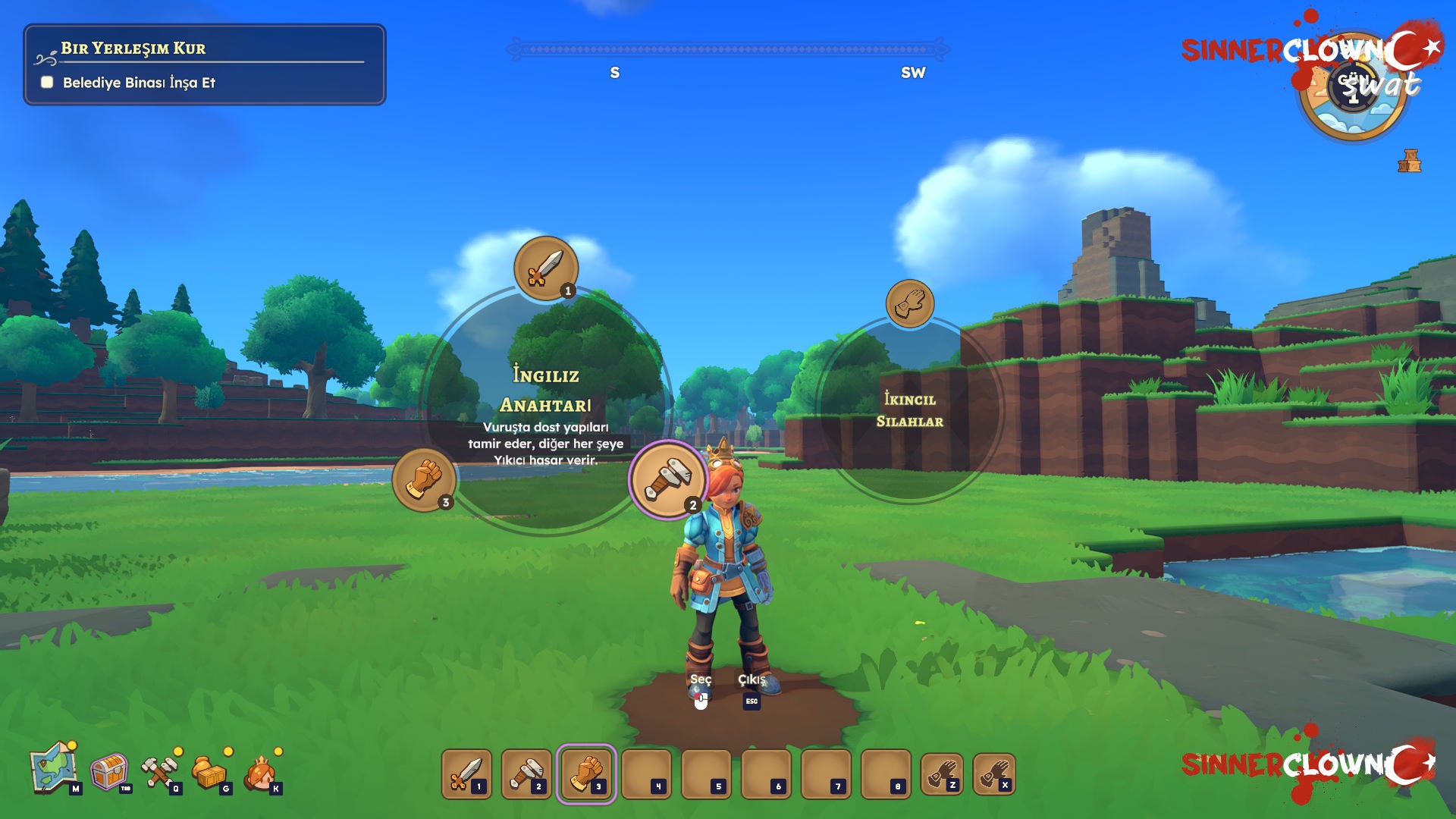
Task: Open the İkincil Silahlar glove wheel
Action: 909,304
